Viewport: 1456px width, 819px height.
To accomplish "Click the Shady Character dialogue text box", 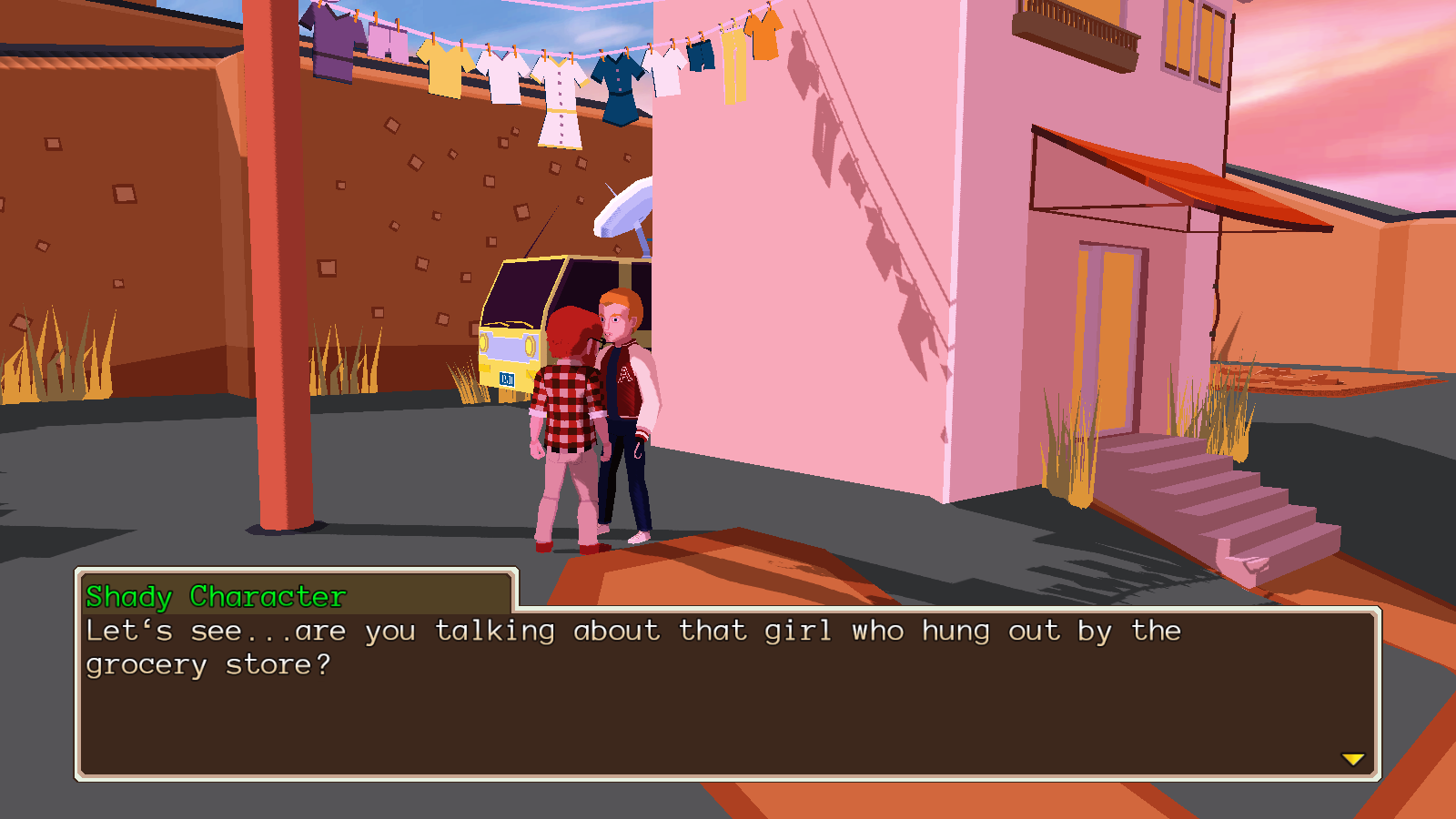I will tap(728, 693).
